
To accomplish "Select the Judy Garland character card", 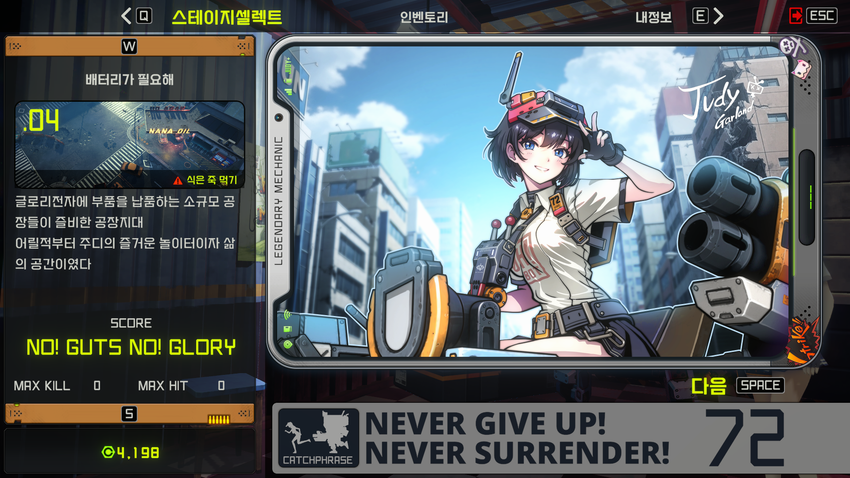I will click(x=545, y=202).
